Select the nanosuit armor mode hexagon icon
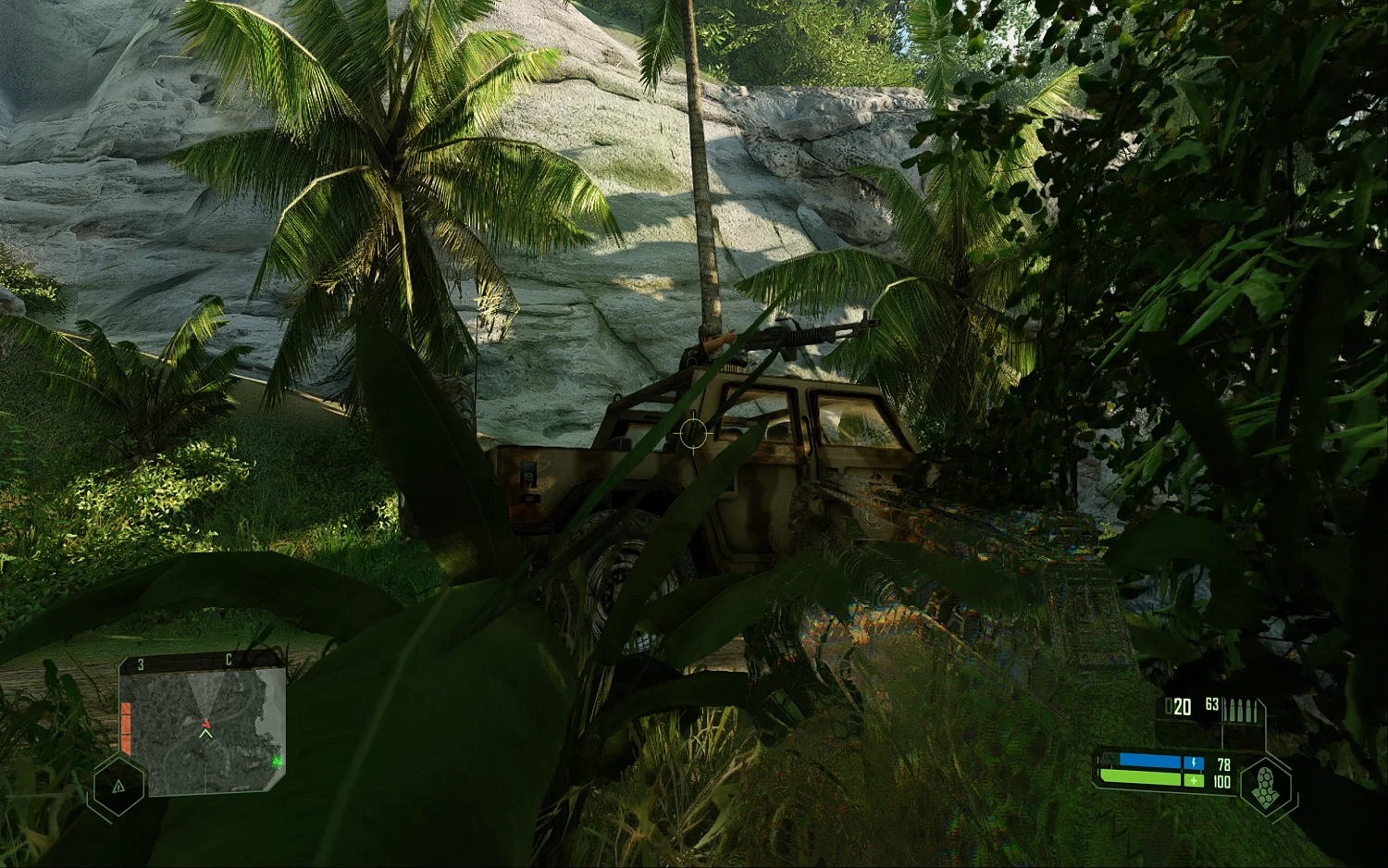The height and width of the screenshot is (868, 1388). coord(1264,781)
